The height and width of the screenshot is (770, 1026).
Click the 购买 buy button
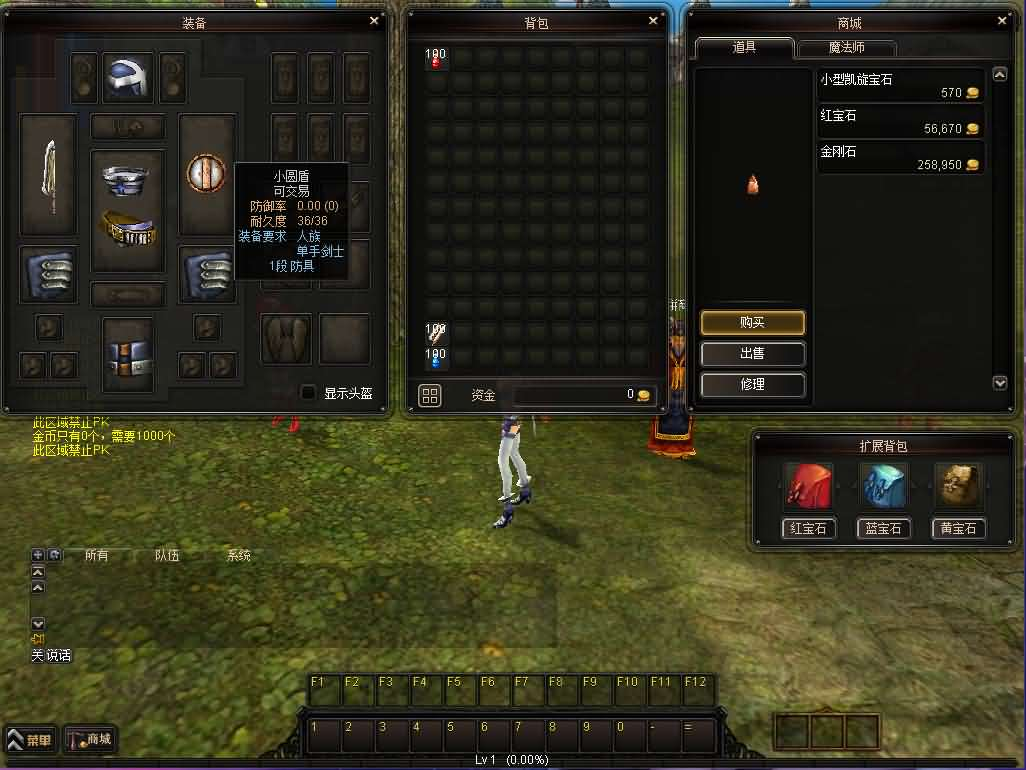coord(752,322)
